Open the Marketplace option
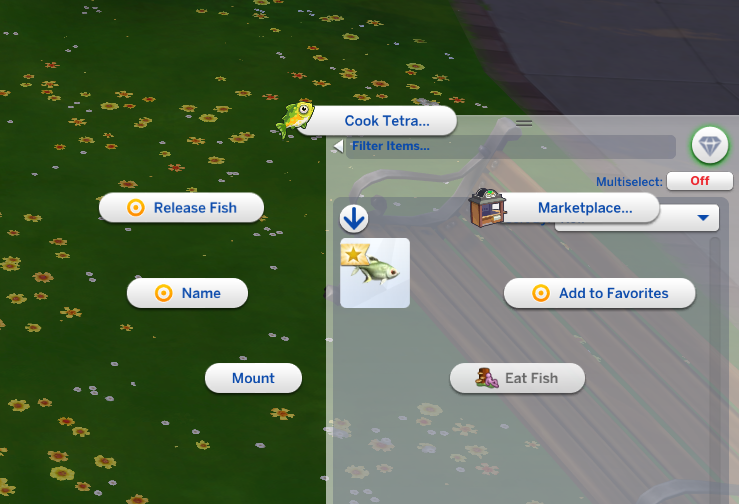 click(x=584, y=208)
